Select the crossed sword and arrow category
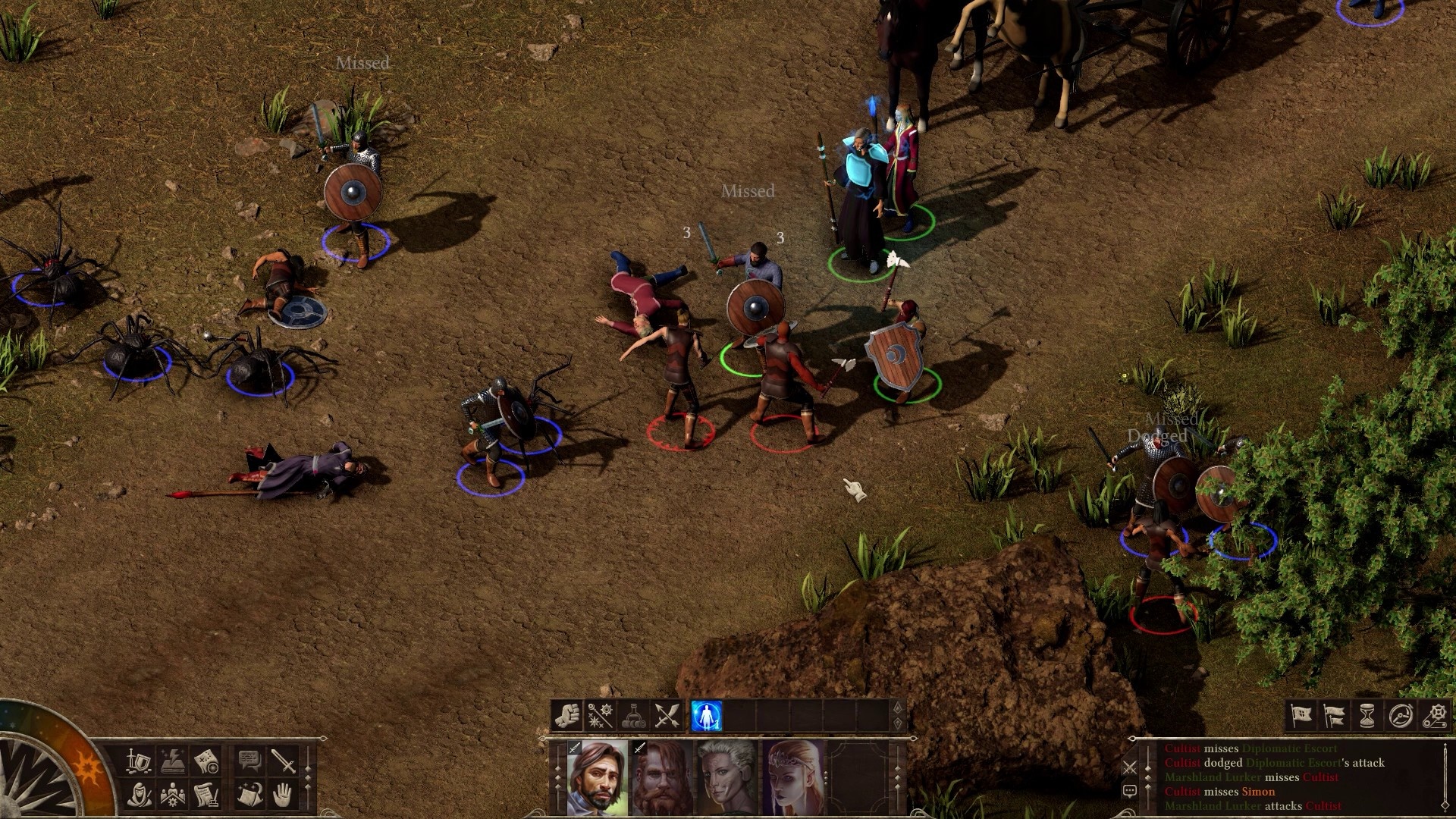 tap(667, 716)
